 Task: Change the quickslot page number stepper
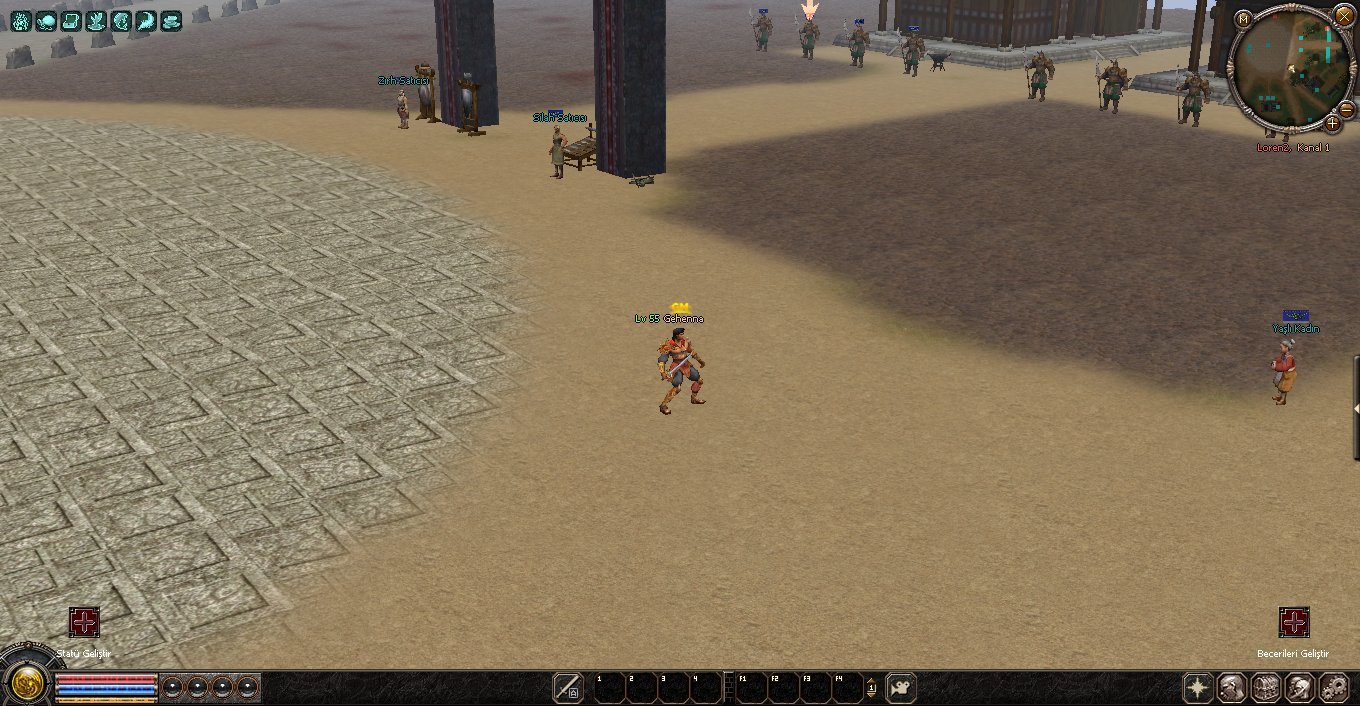(x=871, y=687)
